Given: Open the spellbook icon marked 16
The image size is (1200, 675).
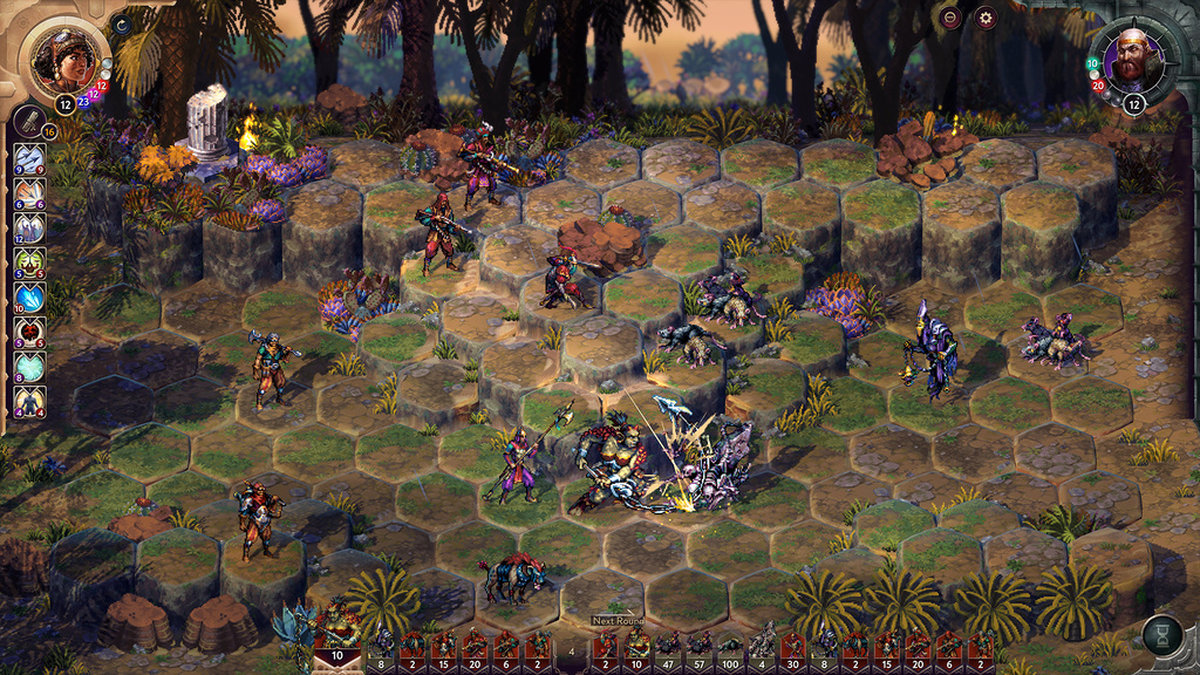Looking at the screenshot, I should click(x=30, y=122).
